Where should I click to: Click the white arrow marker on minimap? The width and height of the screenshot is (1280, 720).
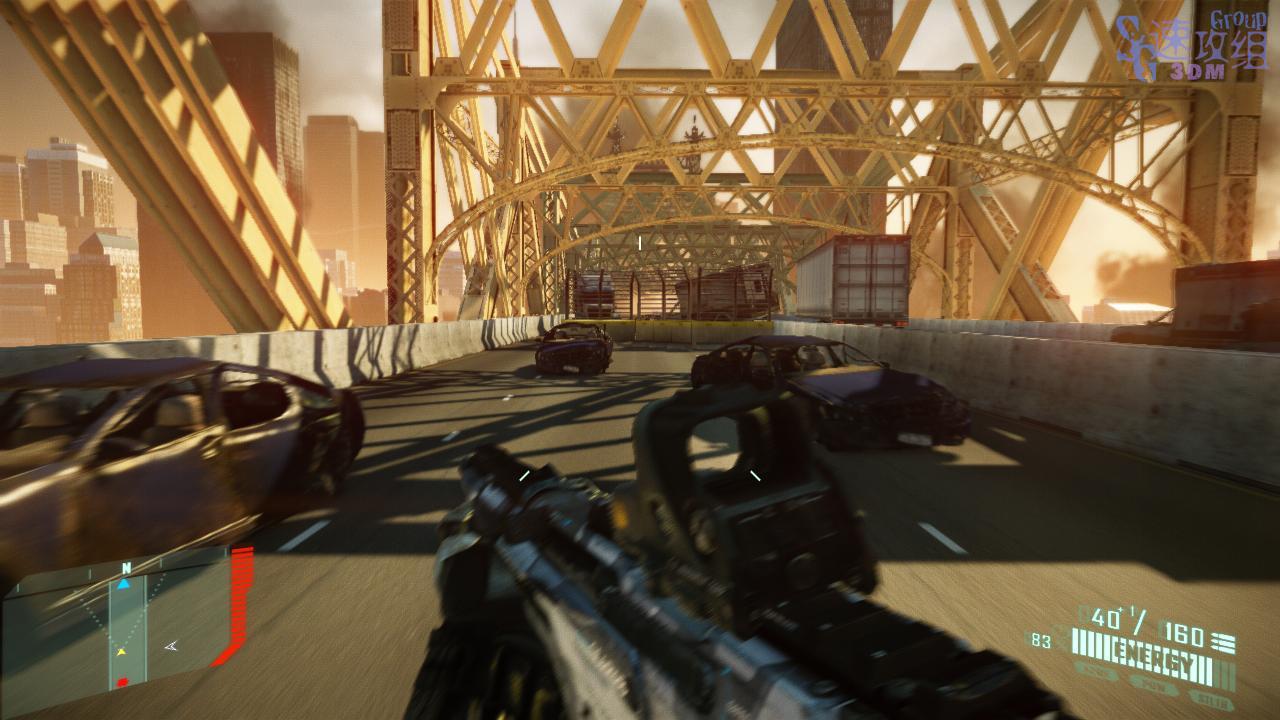tap(171, 646)
